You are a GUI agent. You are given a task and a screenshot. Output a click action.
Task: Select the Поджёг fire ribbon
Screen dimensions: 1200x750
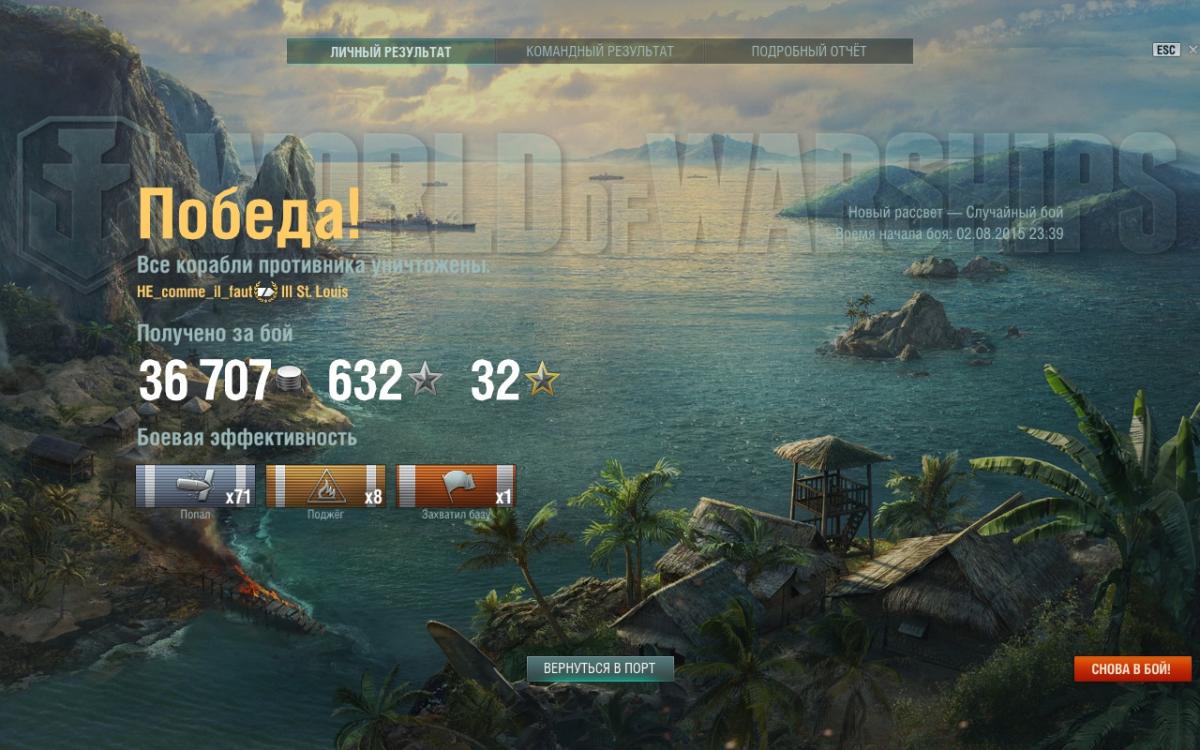pyautogui.click(x=326, y=486)
